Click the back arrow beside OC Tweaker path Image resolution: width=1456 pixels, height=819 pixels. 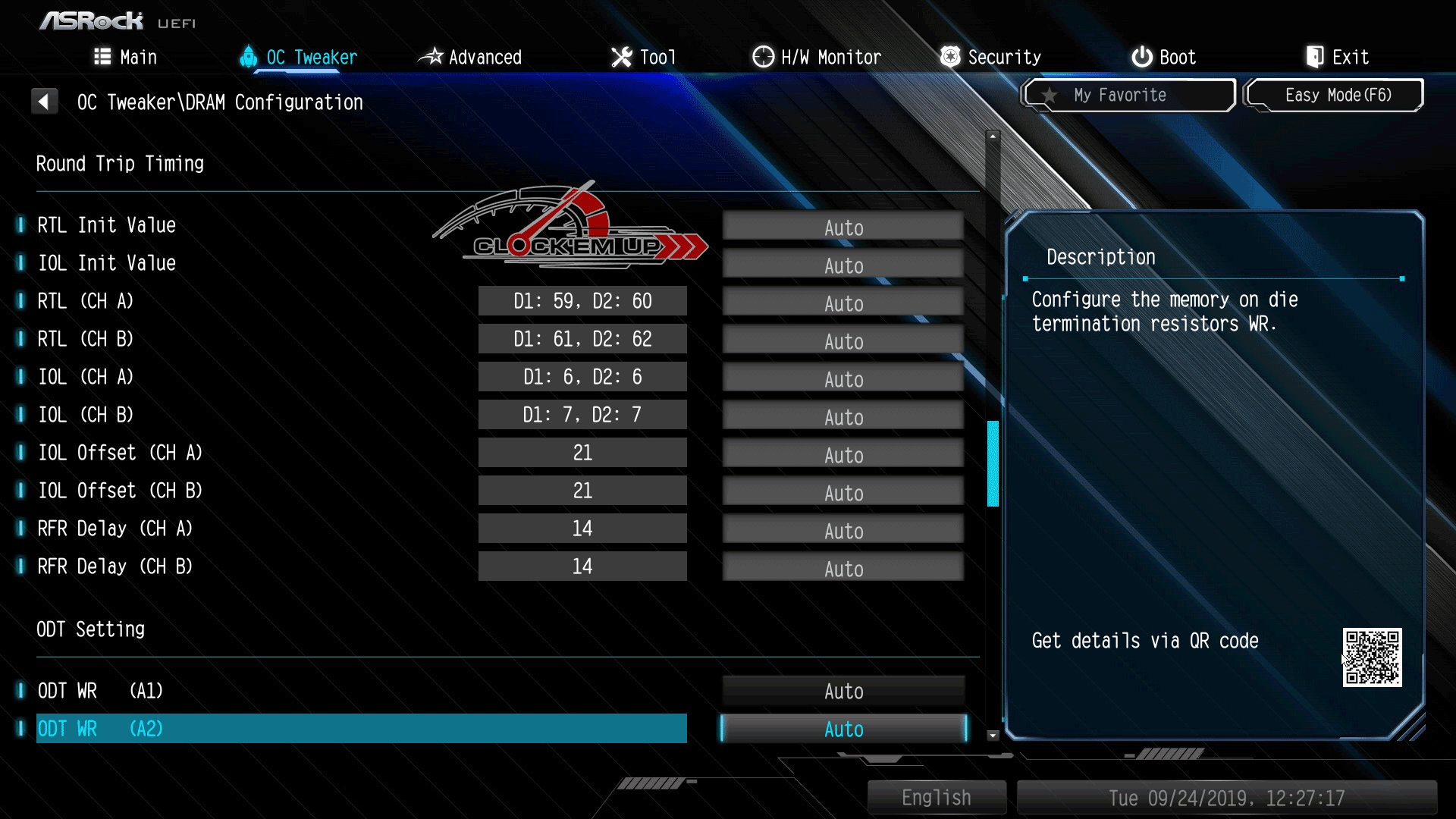coord(45,102)
